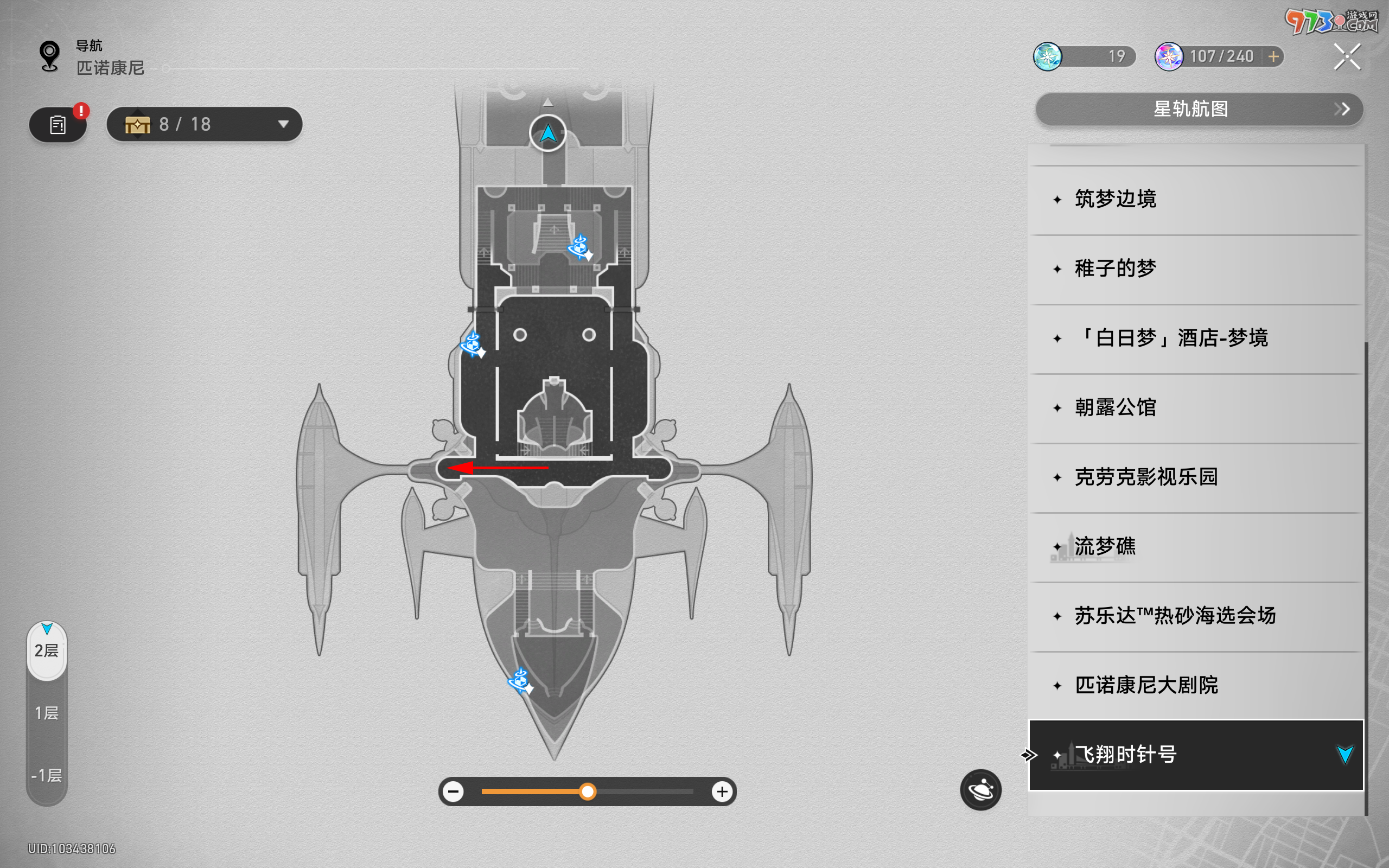Choose the 稚子的梦 location entry
The image size is (1389, 868).
(x=1194, y=269)
